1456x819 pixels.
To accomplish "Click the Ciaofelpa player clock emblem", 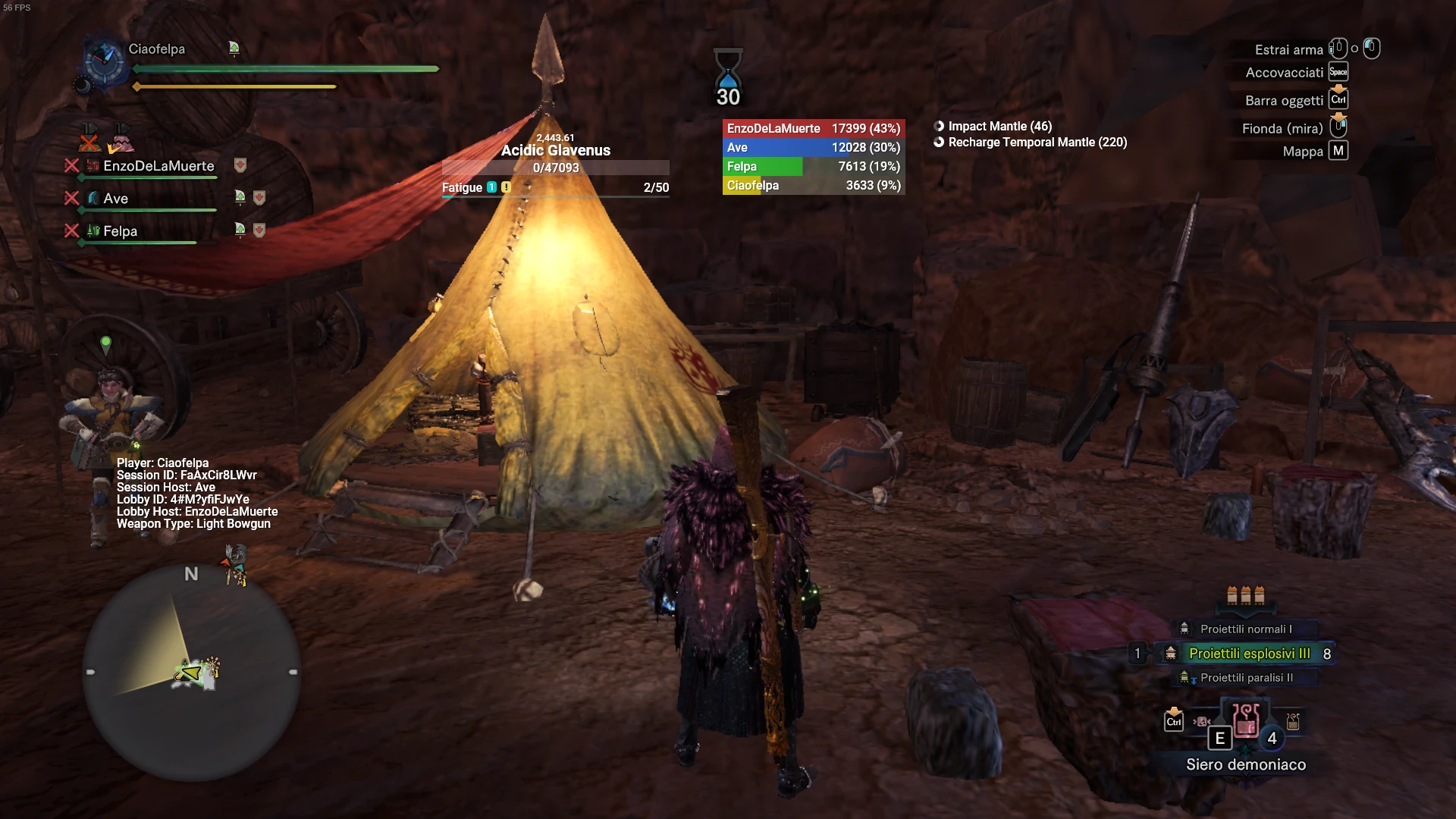I will [x=104, y=60].
